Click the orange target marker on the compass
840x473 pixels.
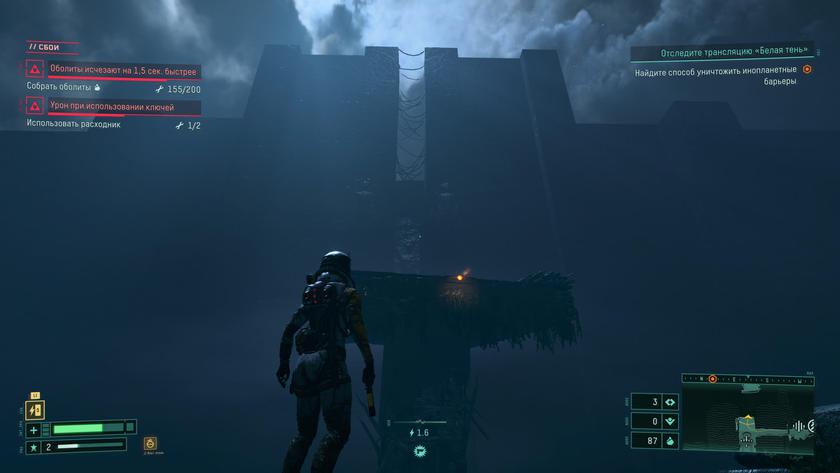coord(712,379)
